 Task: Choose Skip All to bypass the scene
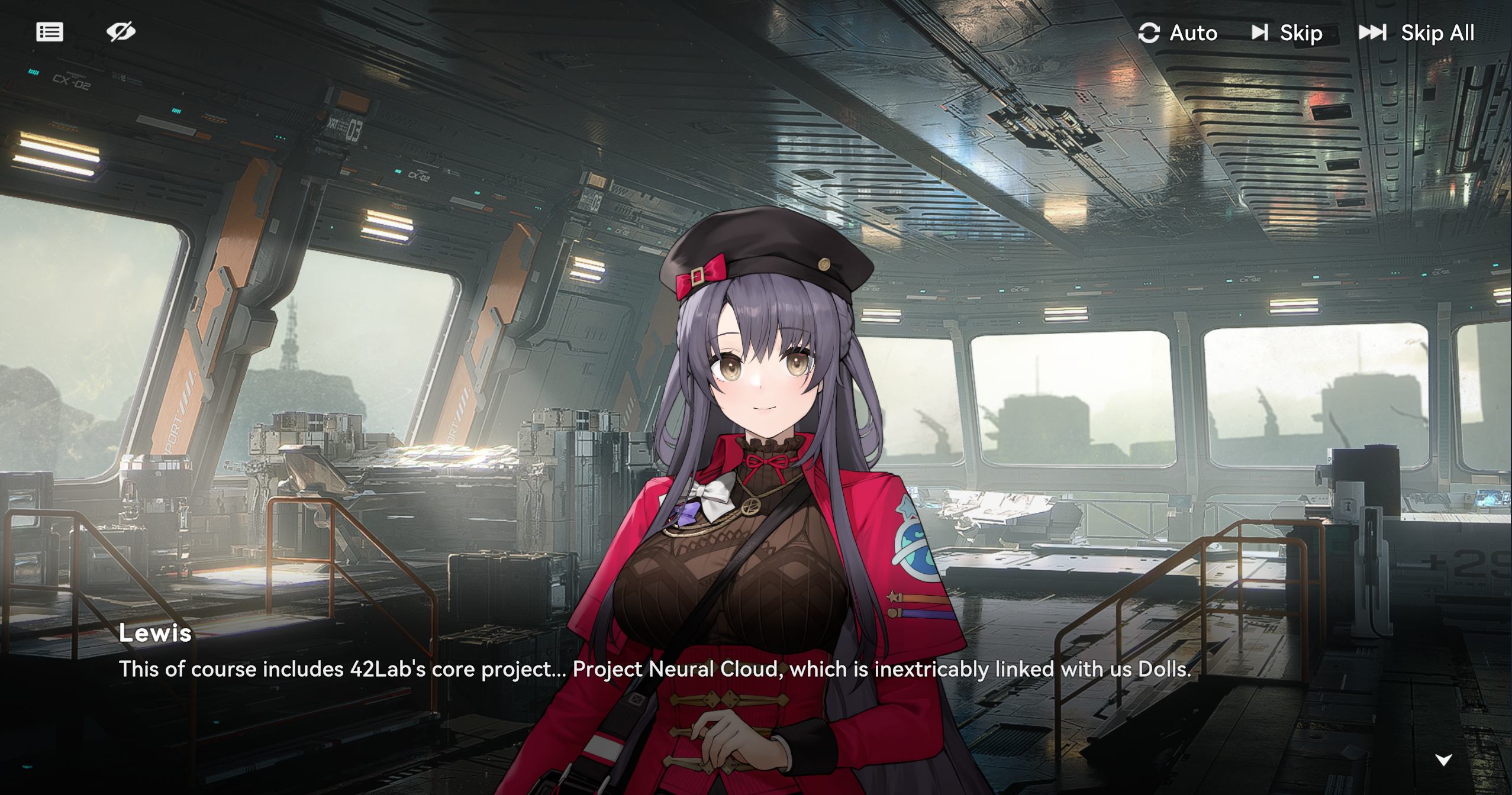pos(1416,33)
